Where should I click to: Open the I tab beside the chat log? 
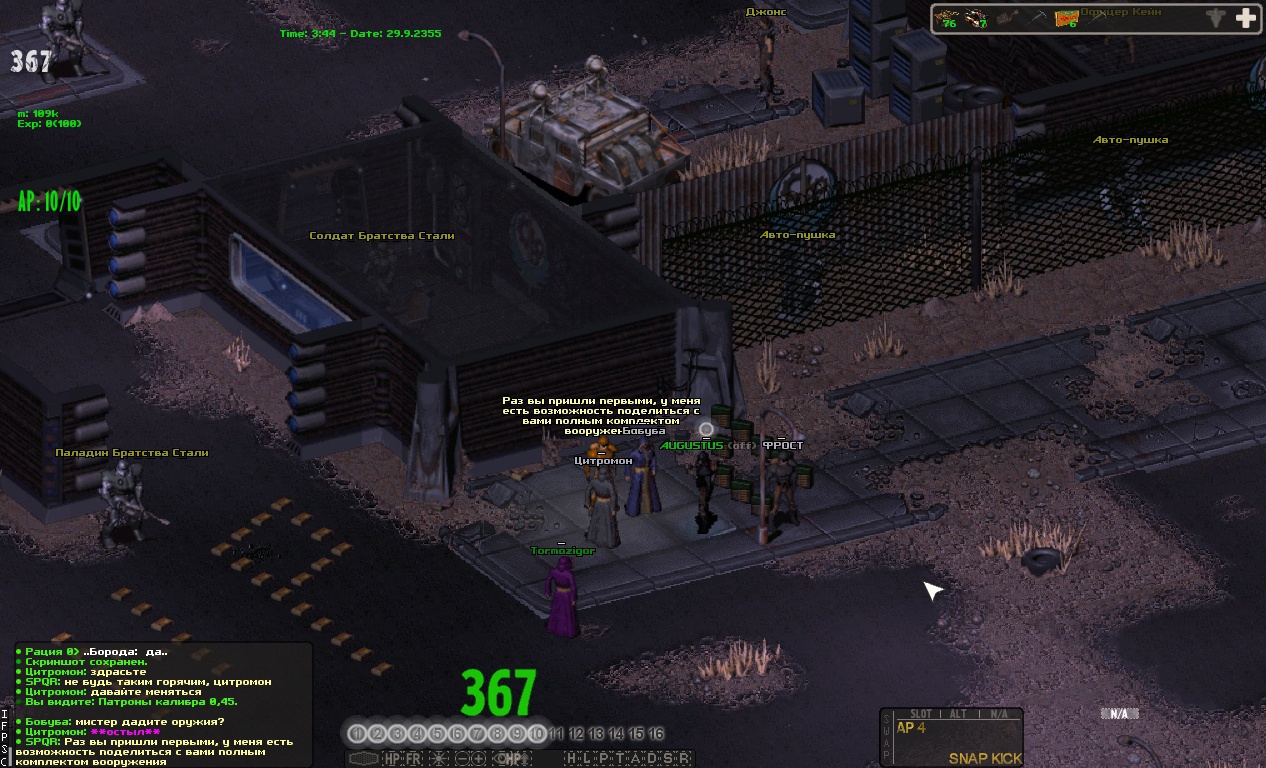pyautogui.click(x=5, y=714)
